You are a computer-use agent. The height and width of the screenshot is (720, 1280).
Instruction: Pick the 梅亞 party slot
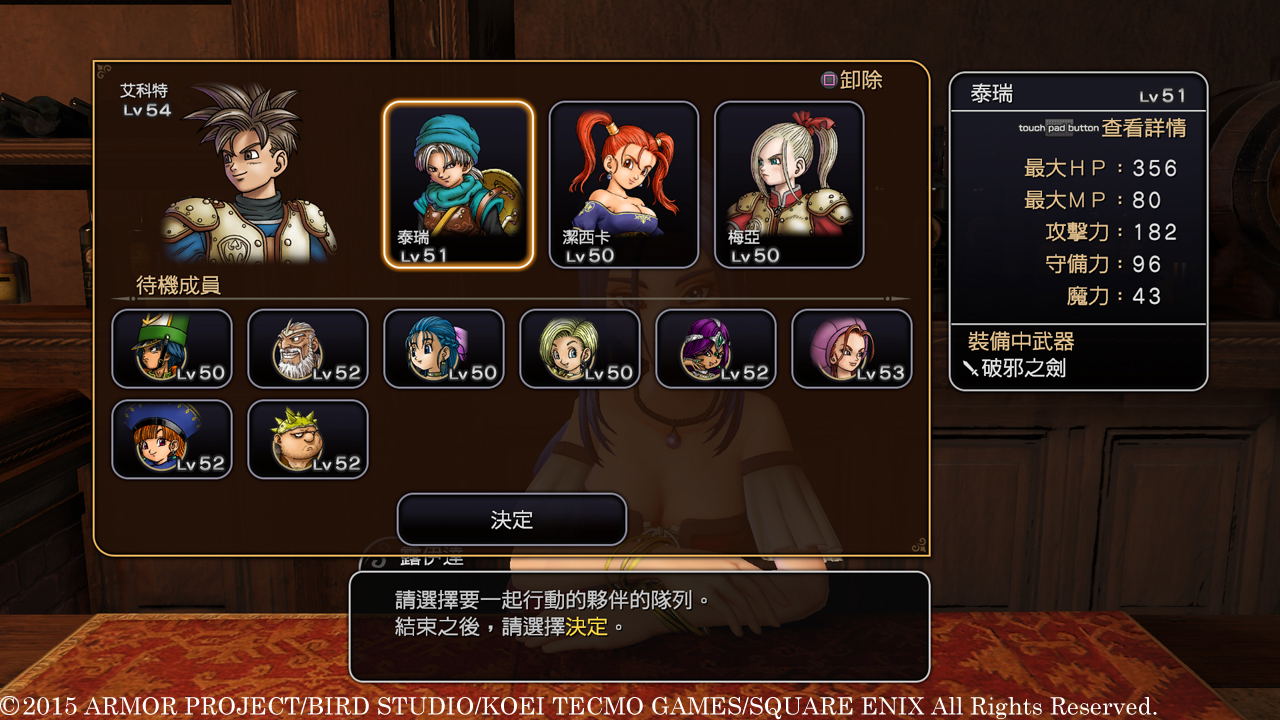(x=788, y=185)
